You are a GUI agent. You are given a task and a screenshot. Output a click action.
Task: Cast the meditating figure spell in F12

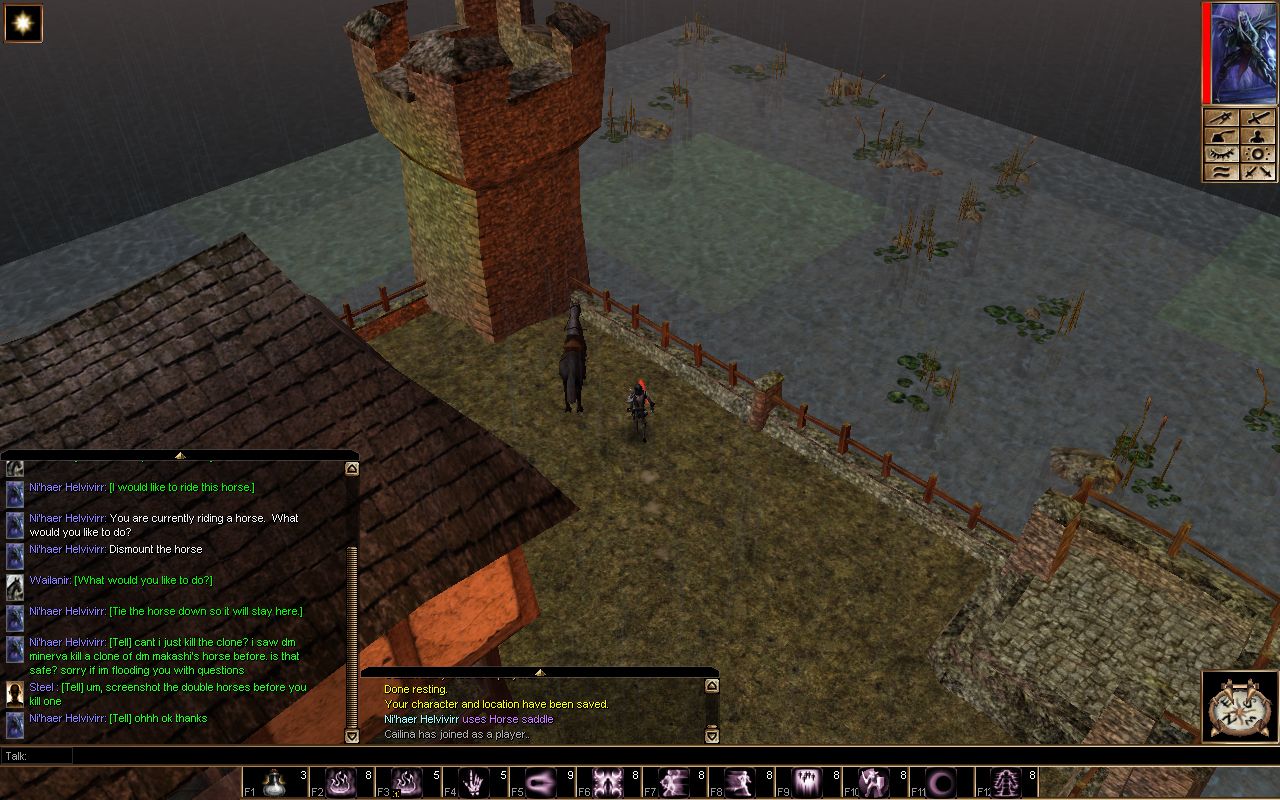point(1008,782)
